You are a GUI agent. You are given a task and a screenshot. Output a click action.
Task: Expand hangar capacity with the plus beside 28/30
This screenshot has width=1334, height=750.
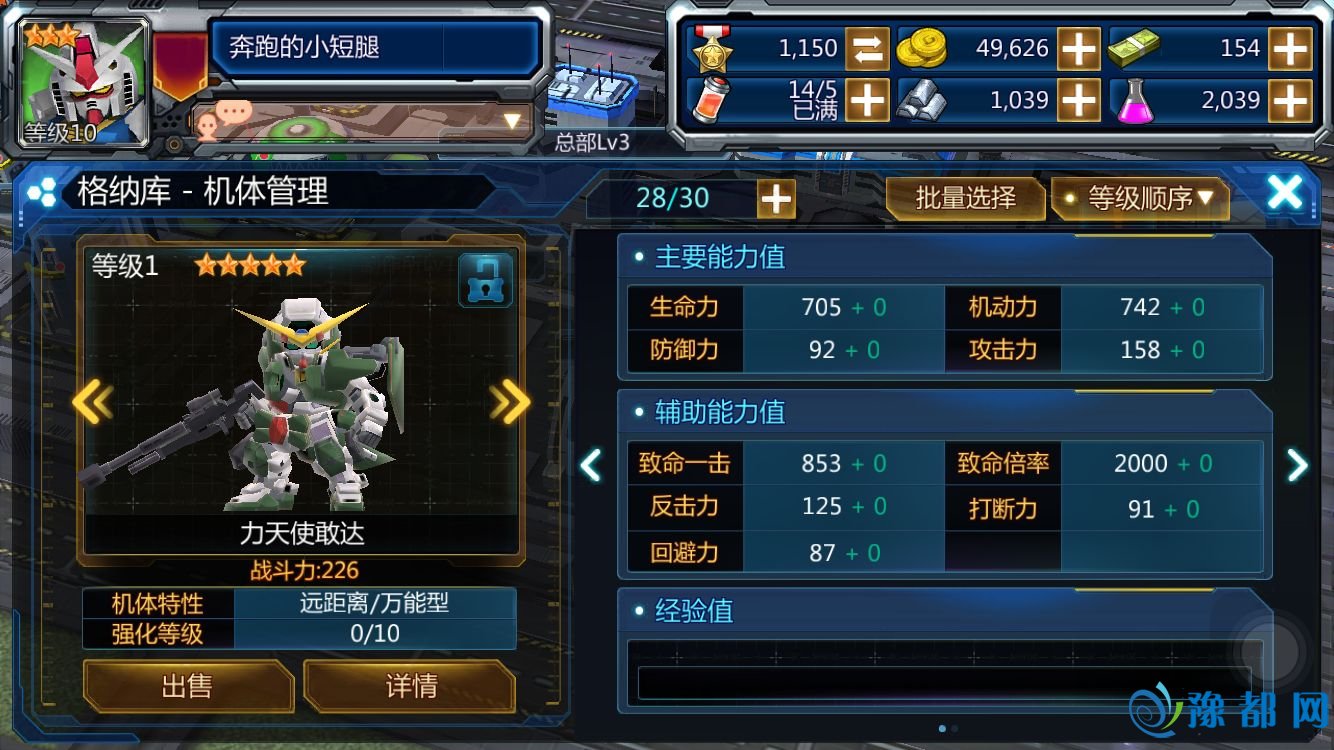coord(776,199)
